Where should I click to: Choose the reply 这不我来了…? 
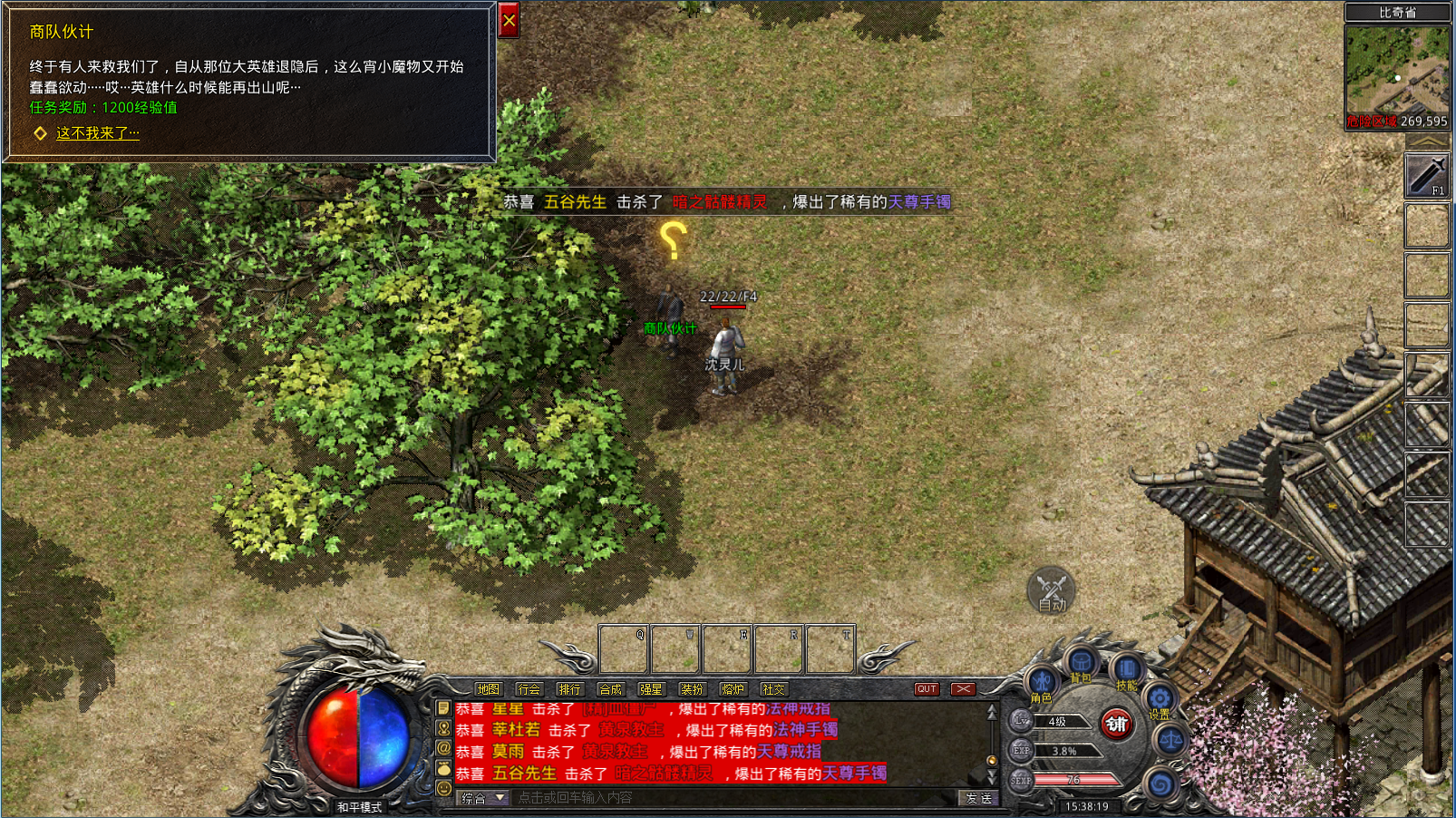pos(97,133)
